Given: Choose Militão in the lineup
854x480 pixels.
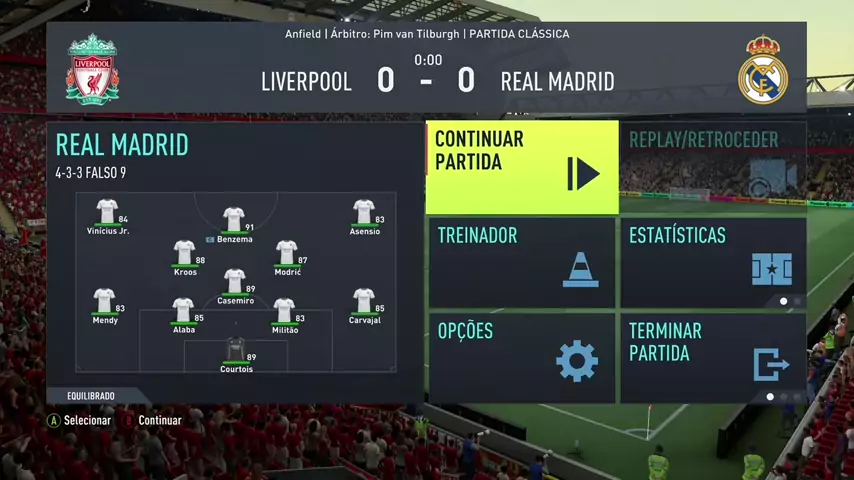Looking at the screenshot, I should [285, 311].
